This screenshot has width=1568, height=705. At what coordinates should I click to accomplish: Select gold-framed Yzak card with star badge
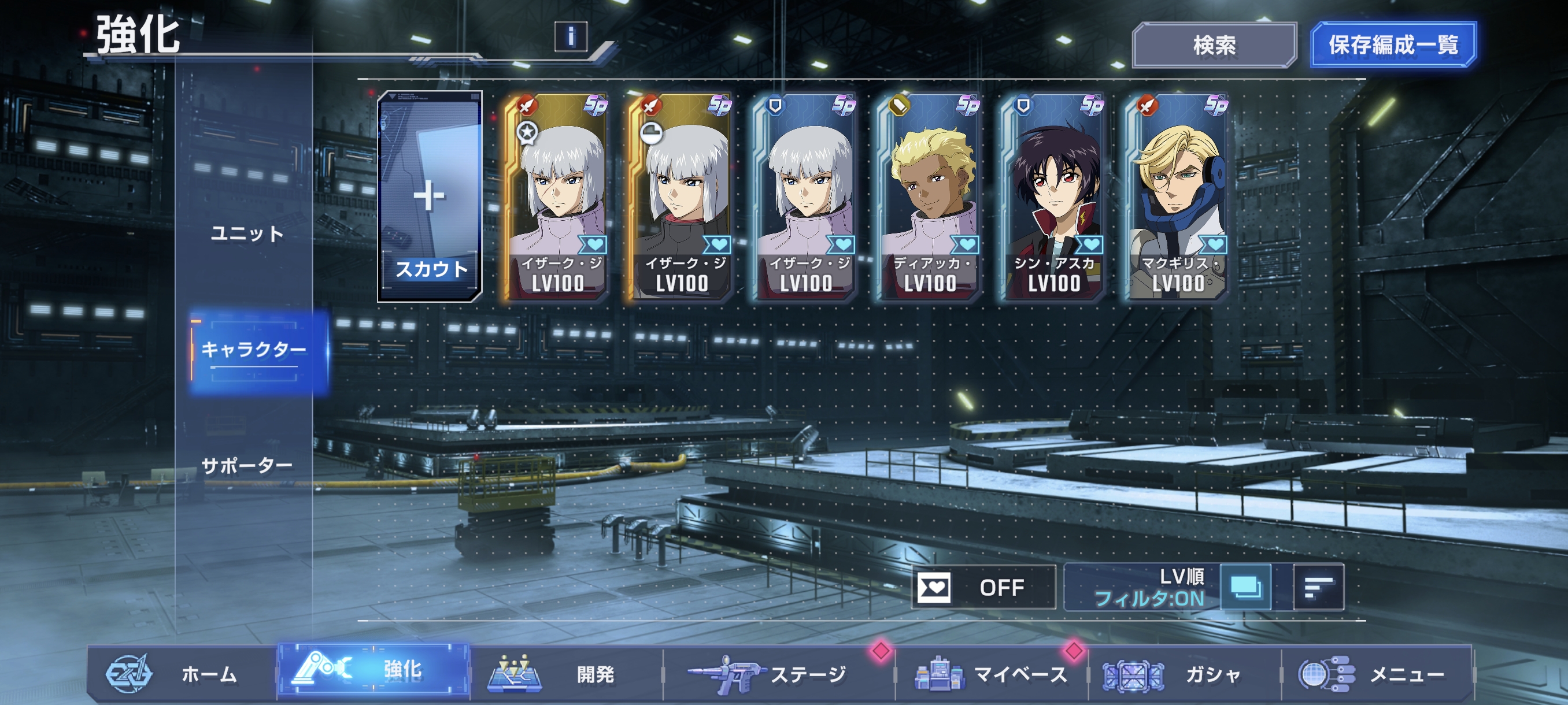[557, 198]
